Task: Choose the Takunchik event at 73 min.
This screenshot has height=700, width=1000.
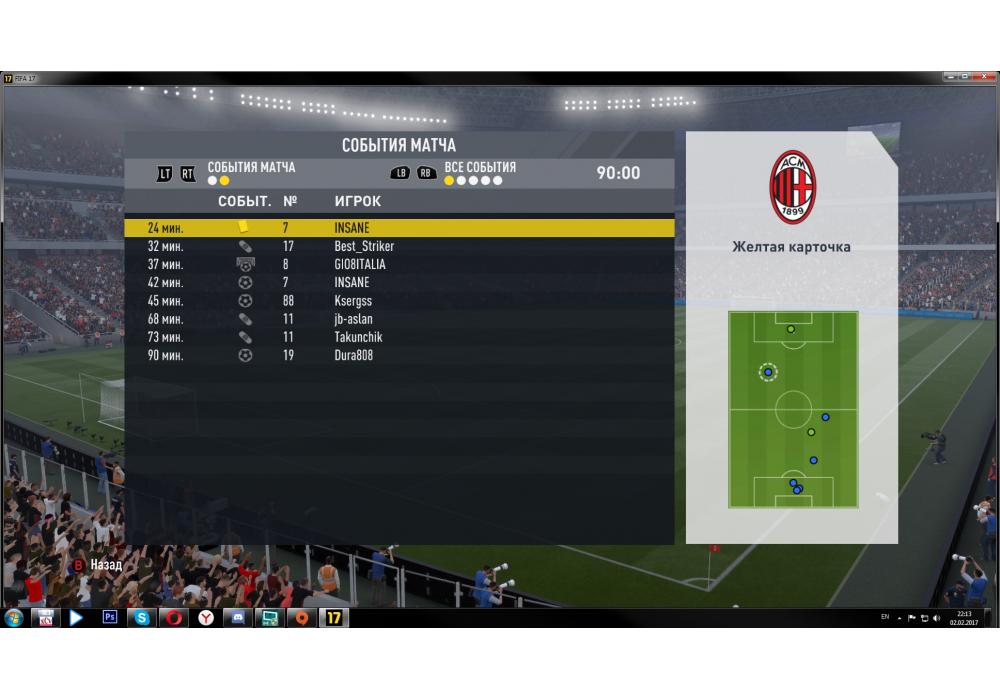Action: click(x=399, y=337)
